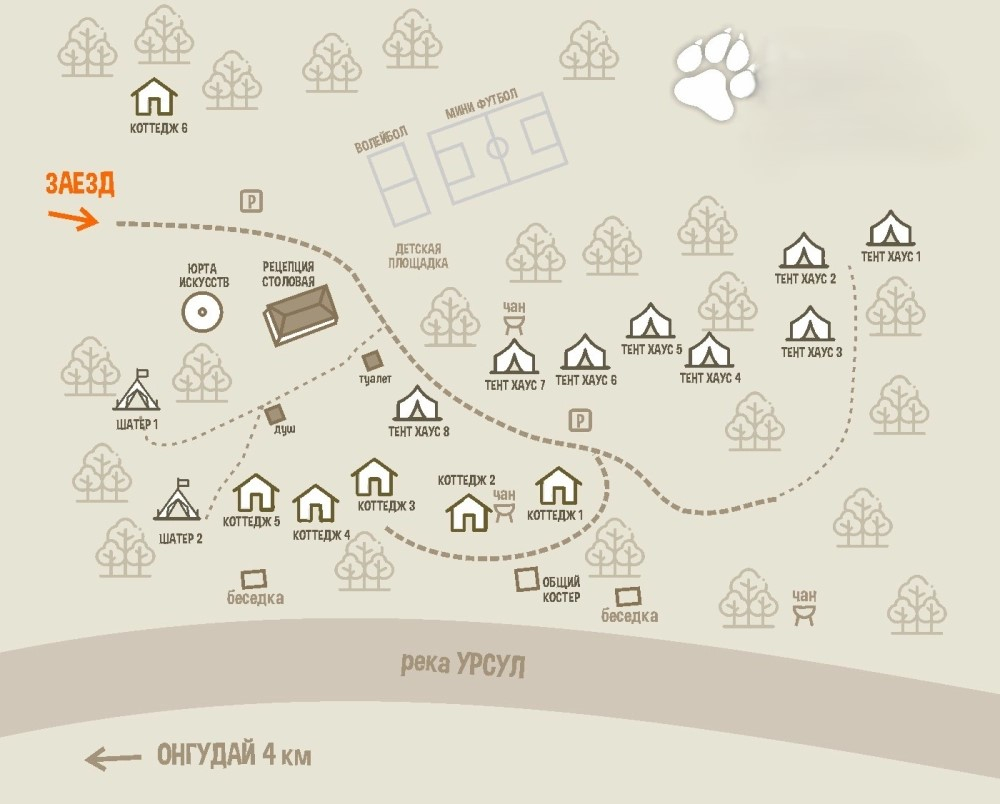Select the Шатёр 1 tent marker

(137, 392)
